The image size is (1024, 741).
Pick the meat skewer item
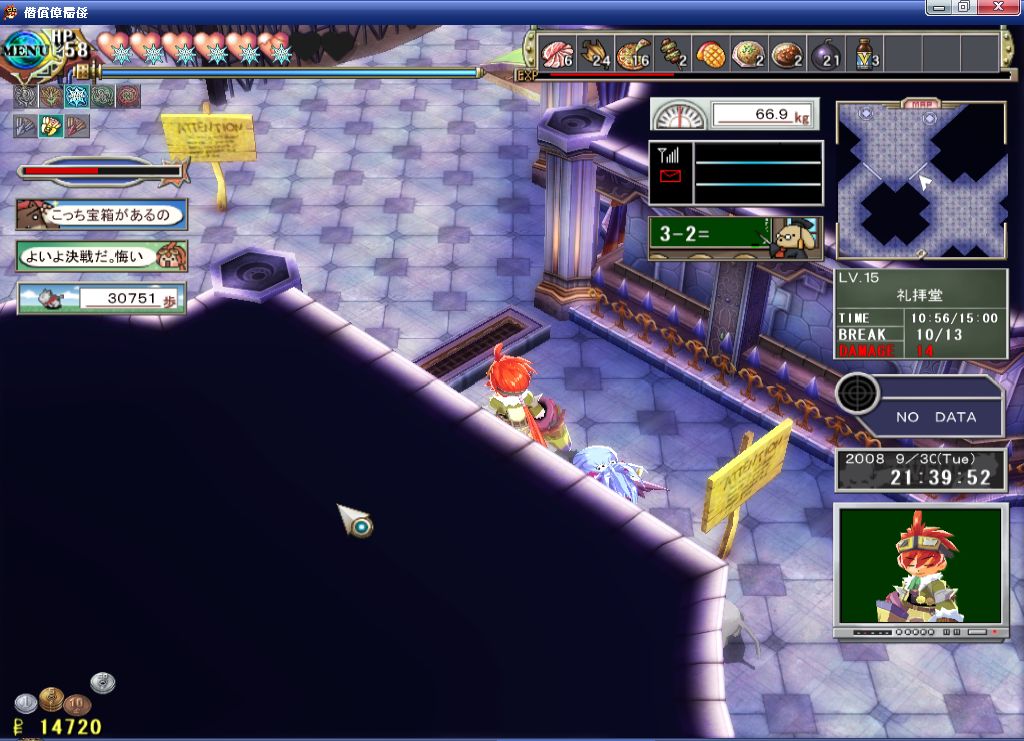coord(673,52)
